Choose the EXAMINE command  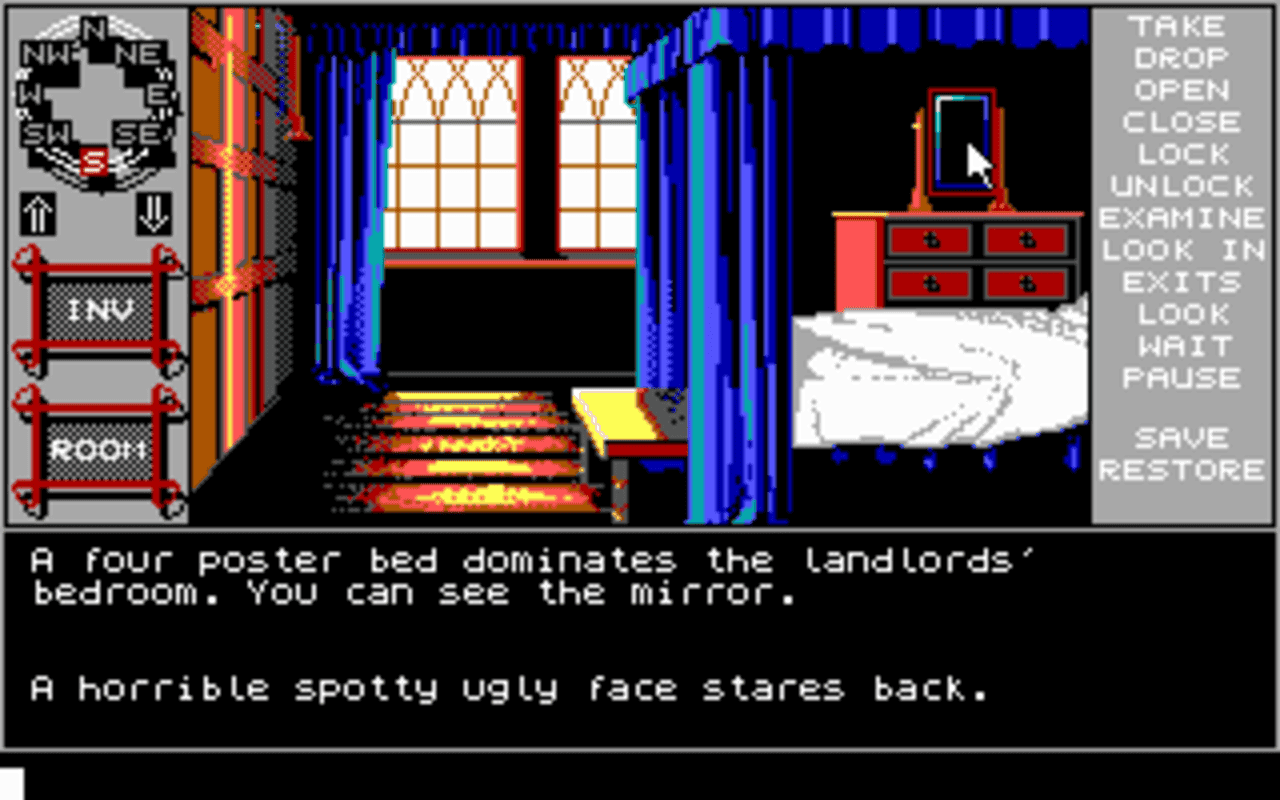(1183, 218)
